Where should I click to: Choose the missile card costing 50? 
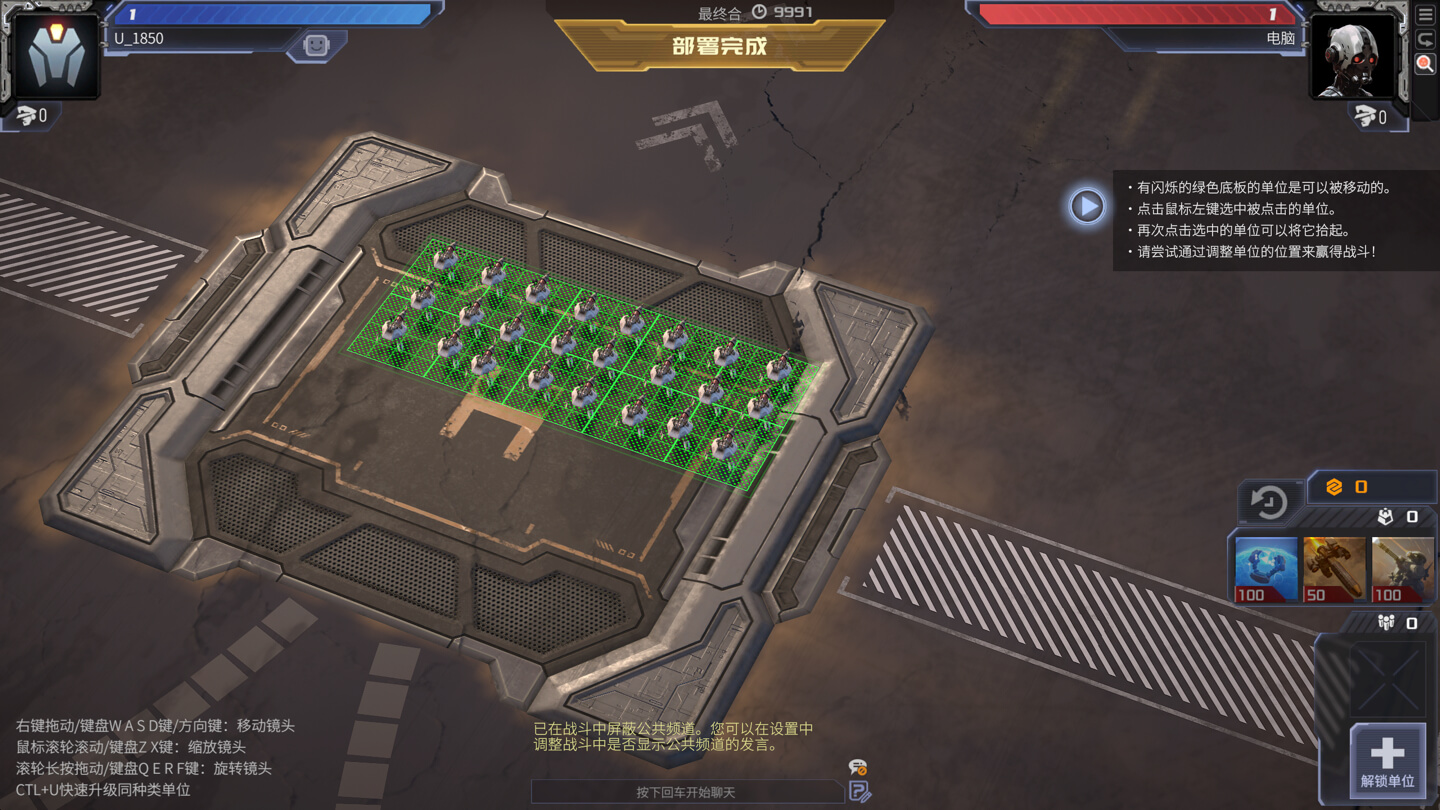coord(1334,570)
